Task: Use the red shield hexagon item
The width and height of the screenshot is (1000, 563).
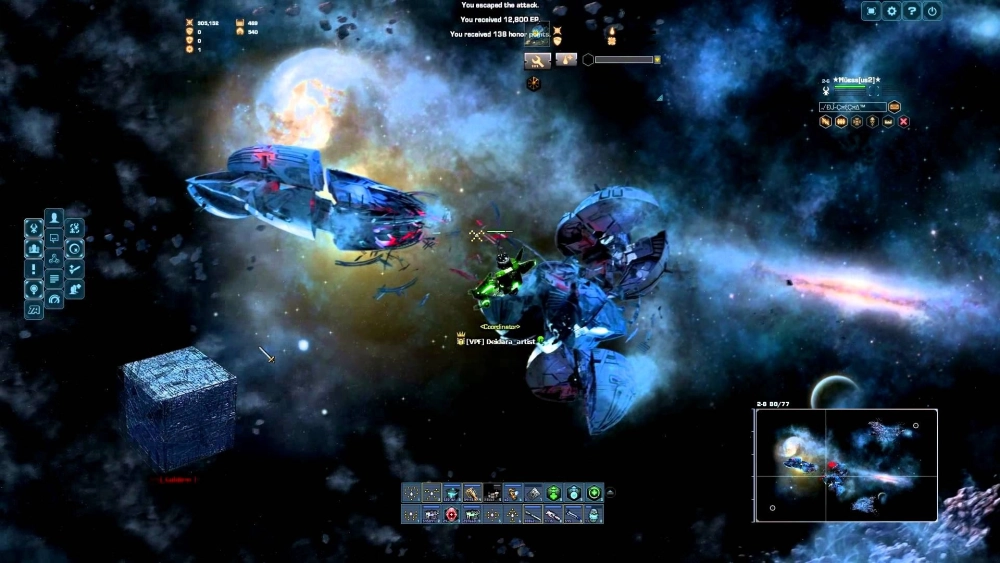Action: 451,514
